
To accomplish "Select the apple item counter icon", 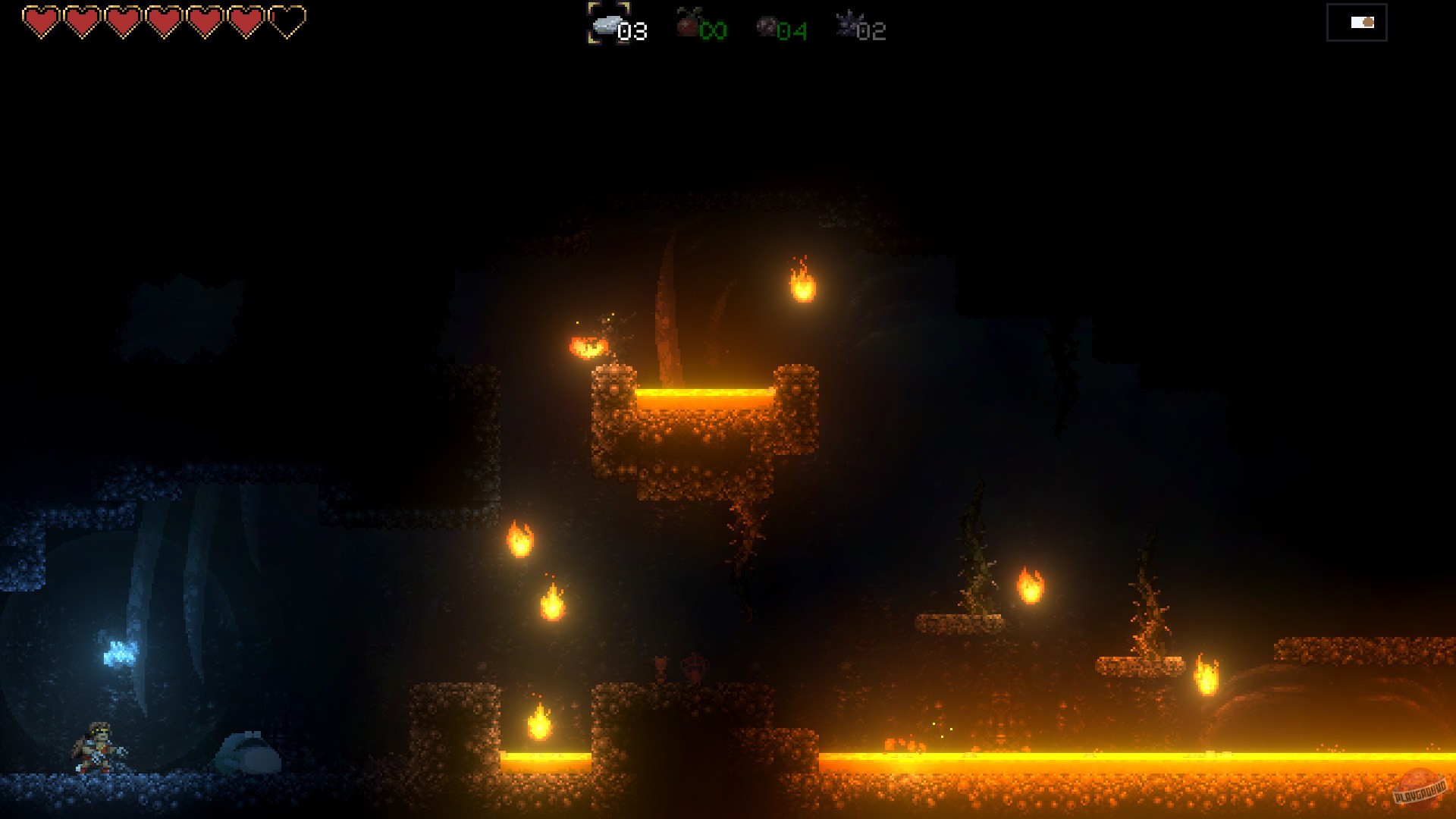I will tap(686, 24).
